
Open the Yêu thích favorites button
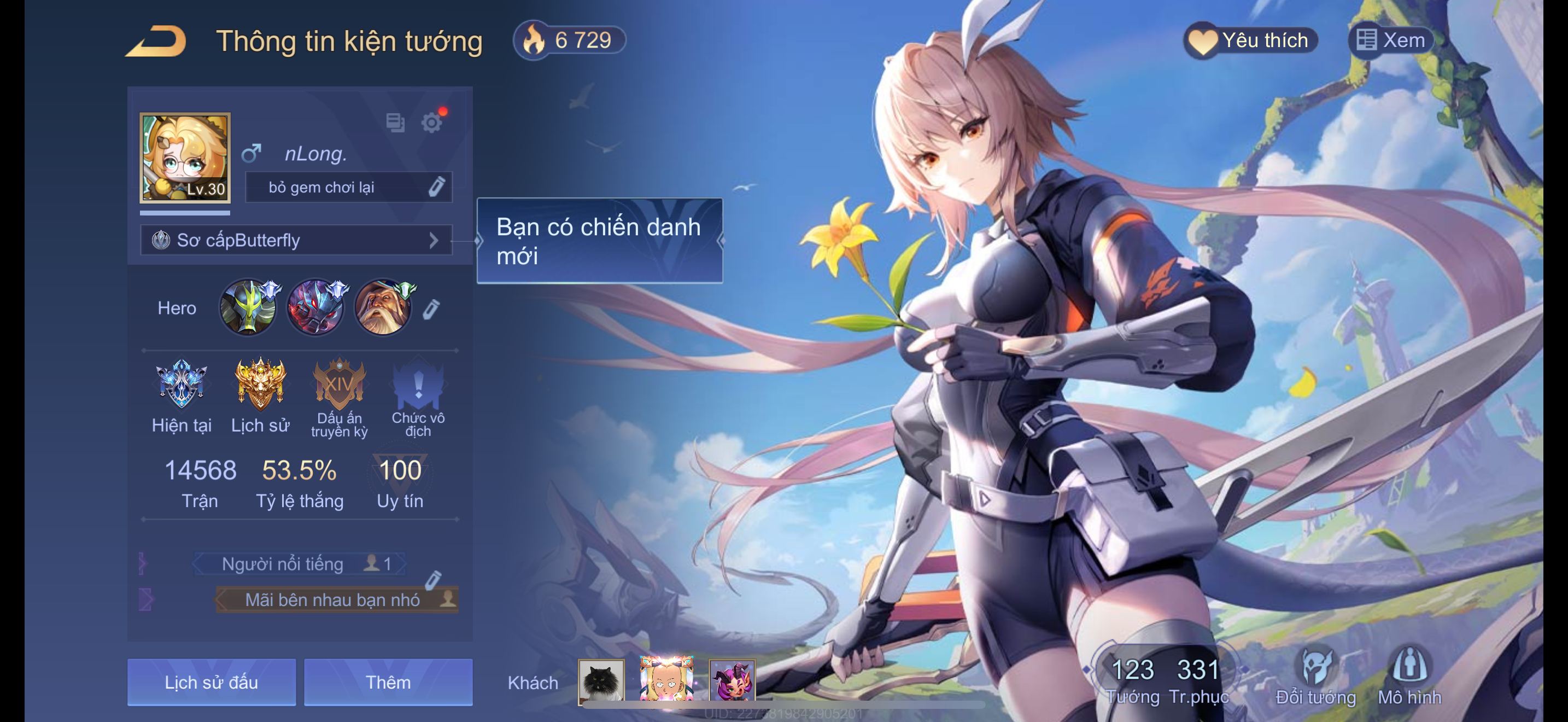click(x=1251, y=41)
